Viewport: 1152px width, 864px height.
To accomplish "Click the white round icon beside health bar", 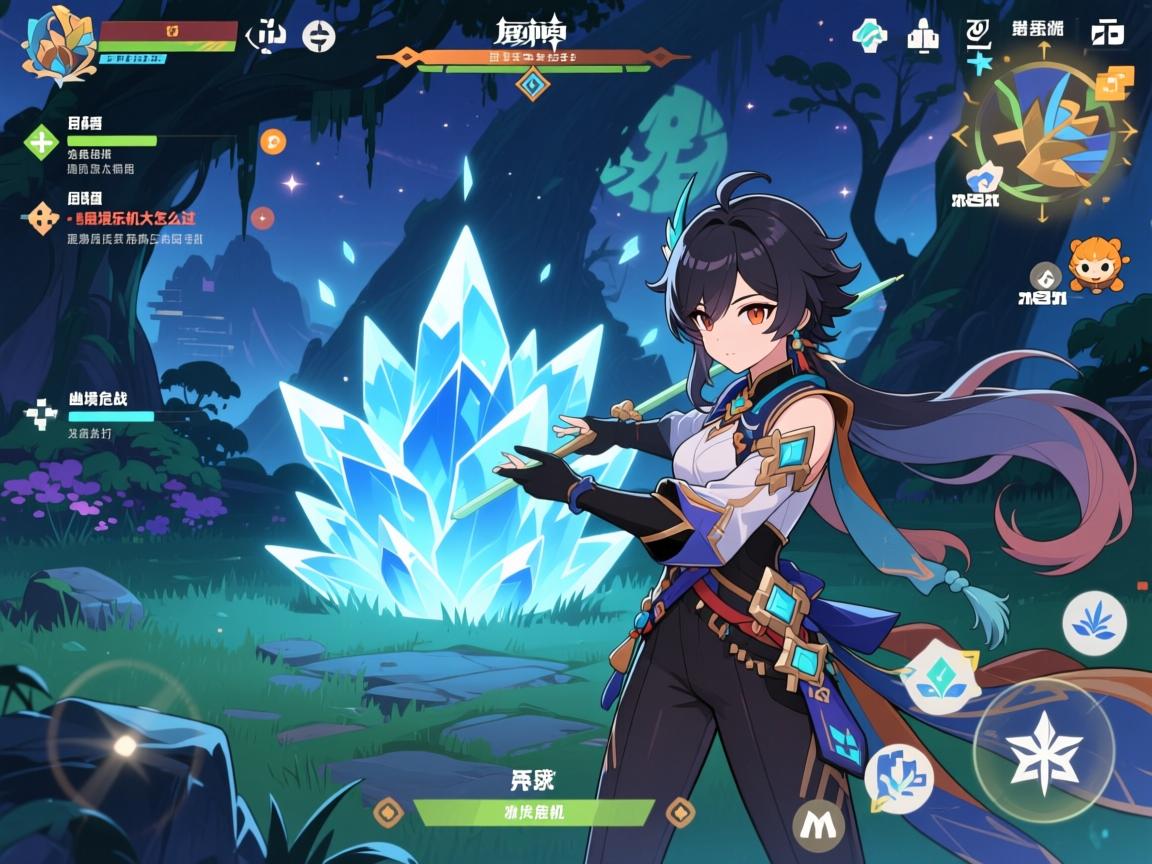I will (318, 36).
